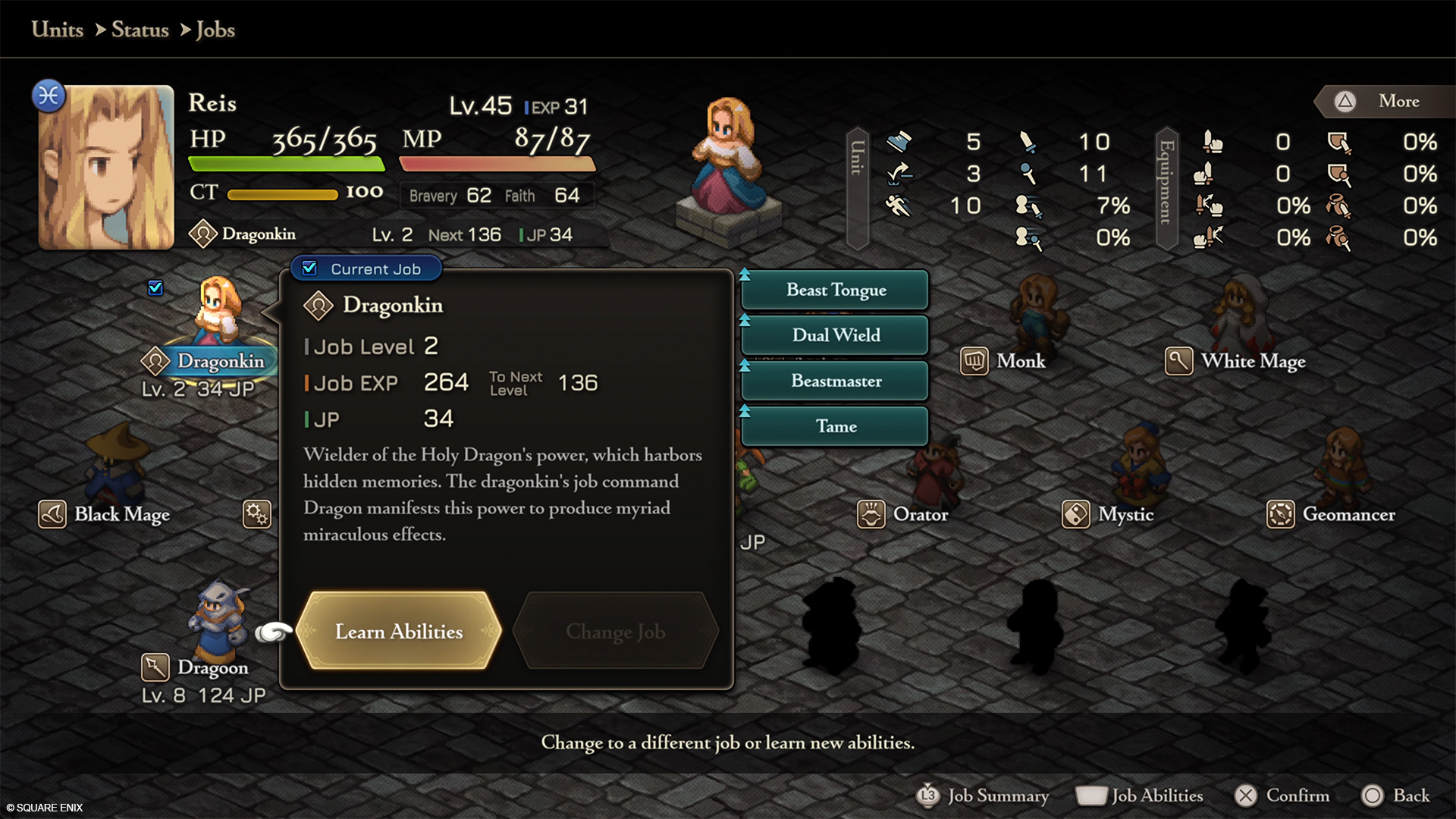
Task: Click the Learn Abilities button
Action: click(398, 632)
